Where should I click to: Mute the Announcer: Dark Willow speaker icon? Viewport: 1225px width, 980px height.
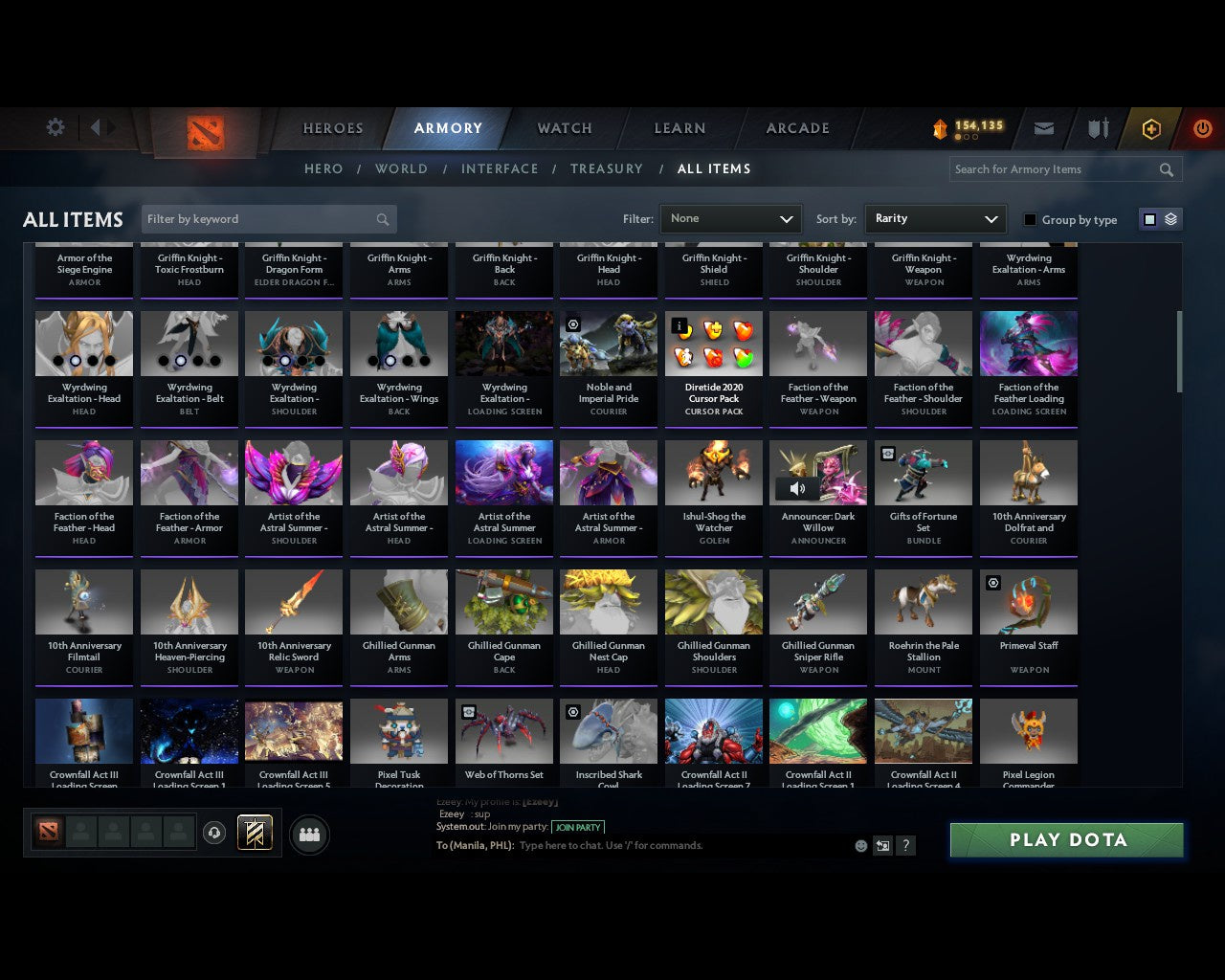pos(797,488)
